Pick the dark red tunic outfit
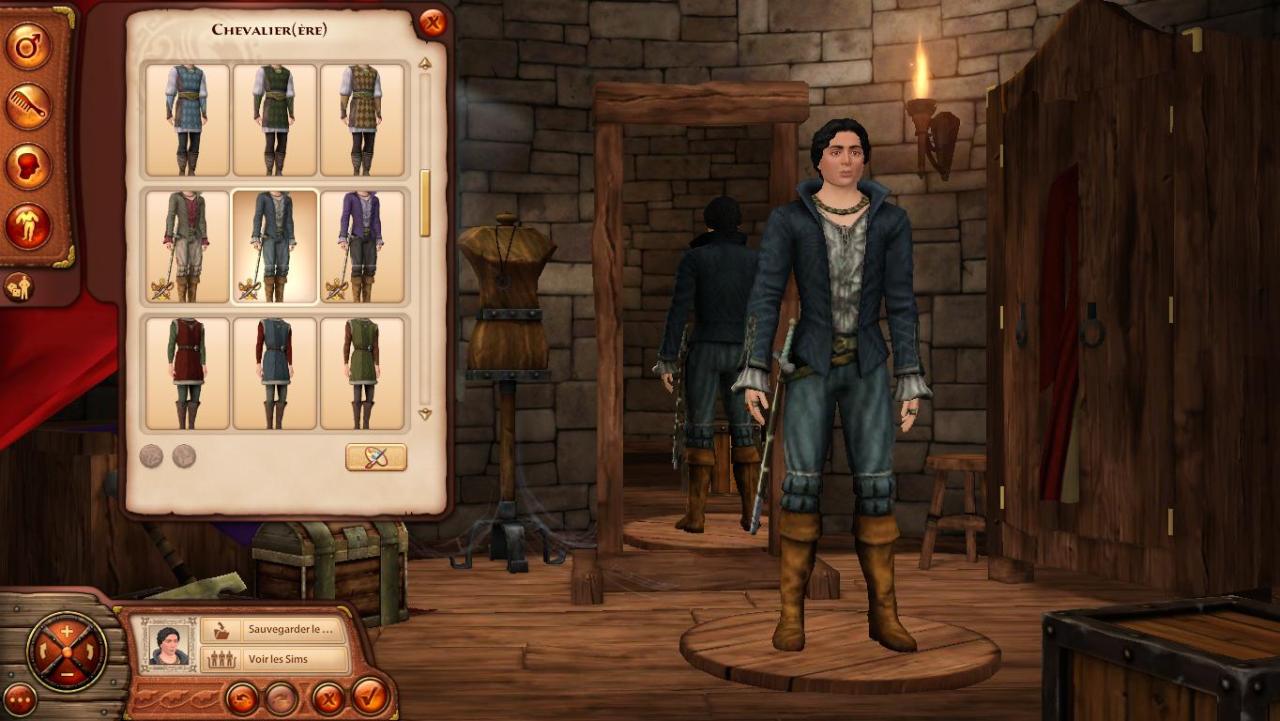Screen dimensions: 1280x721 pyautogui.click(x=187, y=372)
